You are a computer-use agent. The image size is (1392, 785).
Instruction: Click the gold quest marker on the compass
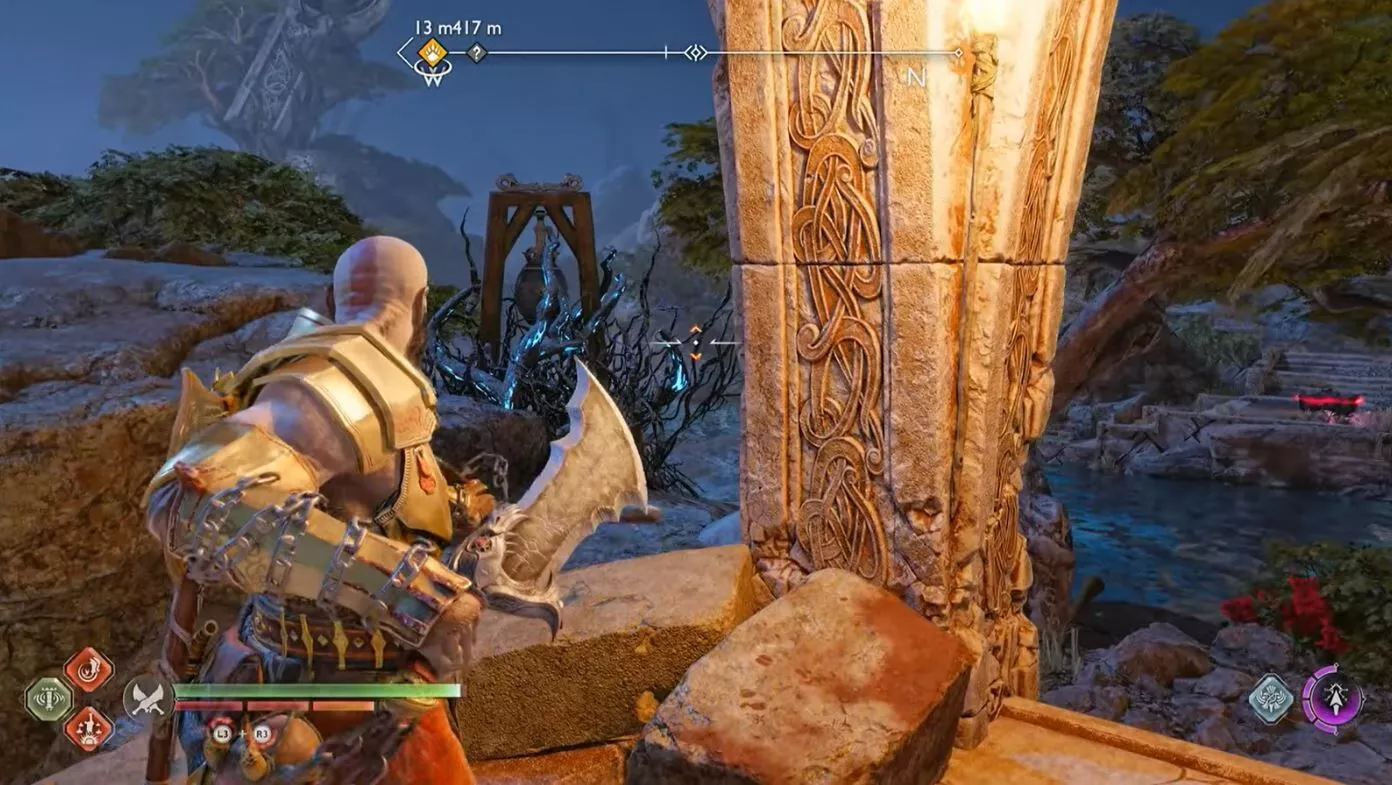point(430,53)
